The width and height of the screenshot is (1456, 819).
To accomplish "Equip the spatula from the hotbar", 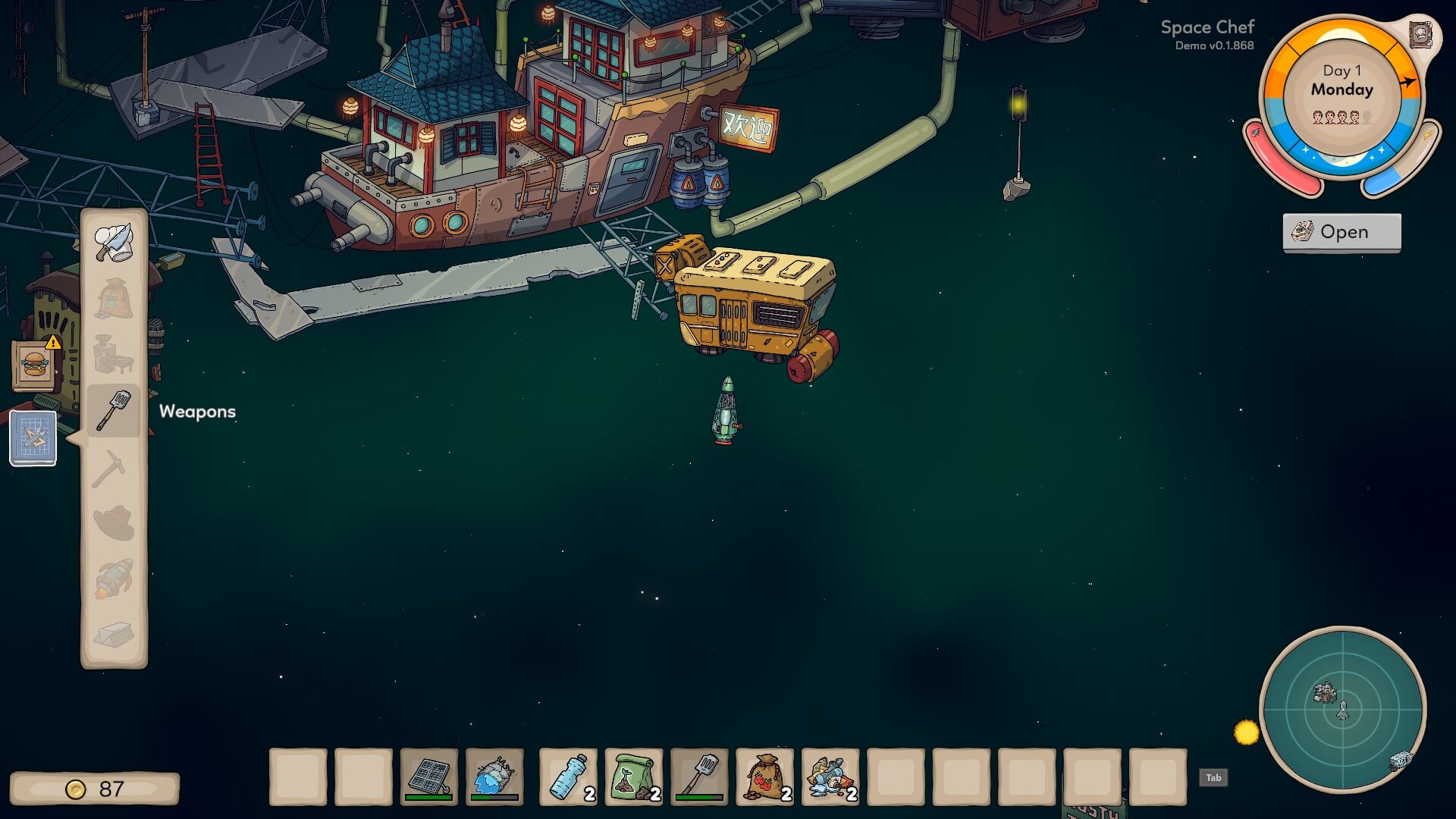I will (x=699, y=777).
